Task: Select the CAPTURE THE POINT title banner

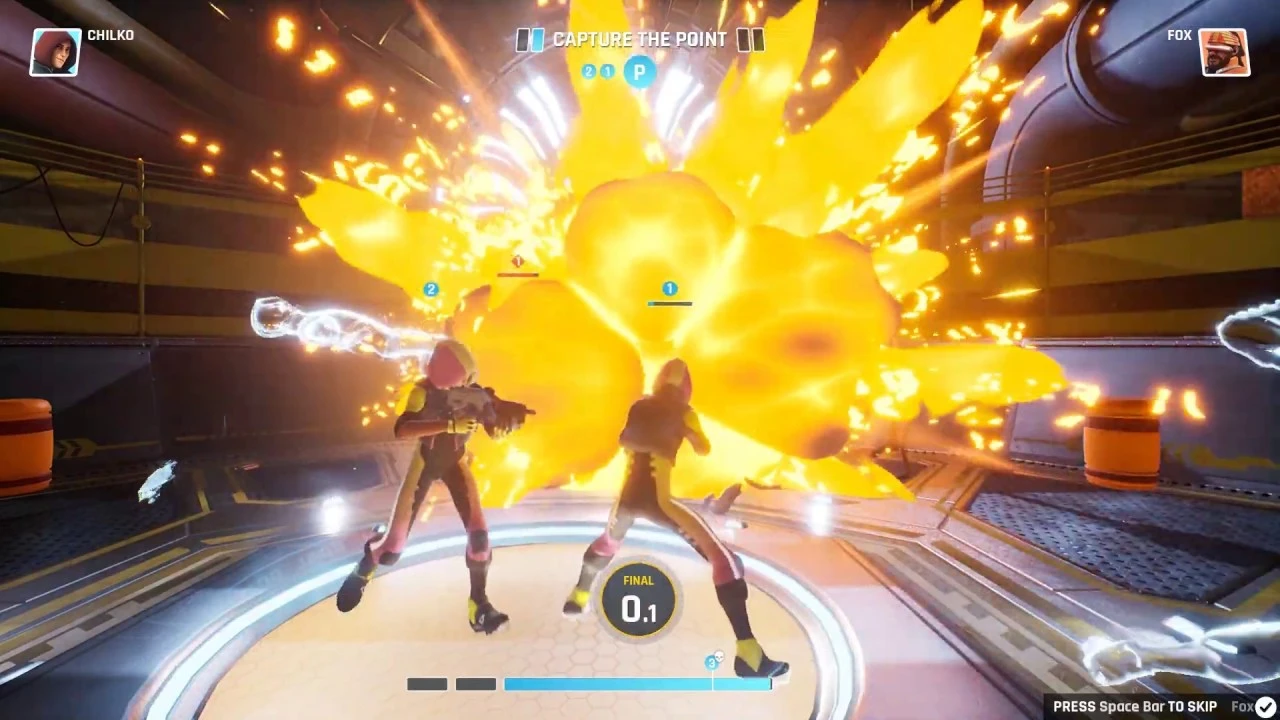Action: click(x=638, y=40)
